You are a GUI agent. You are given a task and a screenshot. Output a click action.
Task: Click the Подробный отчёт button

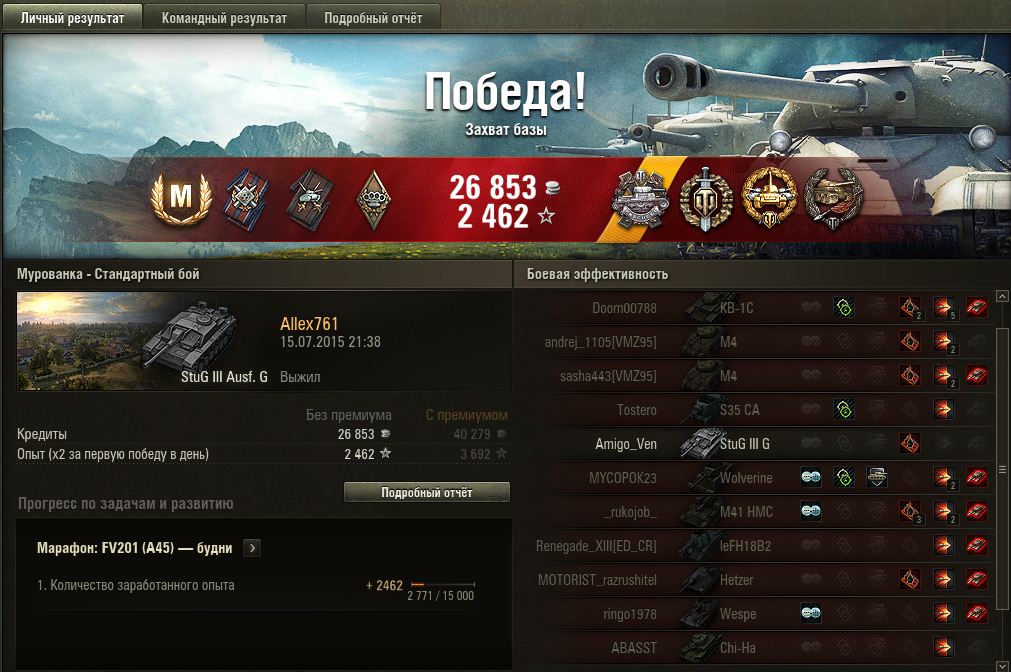point(426,492)
